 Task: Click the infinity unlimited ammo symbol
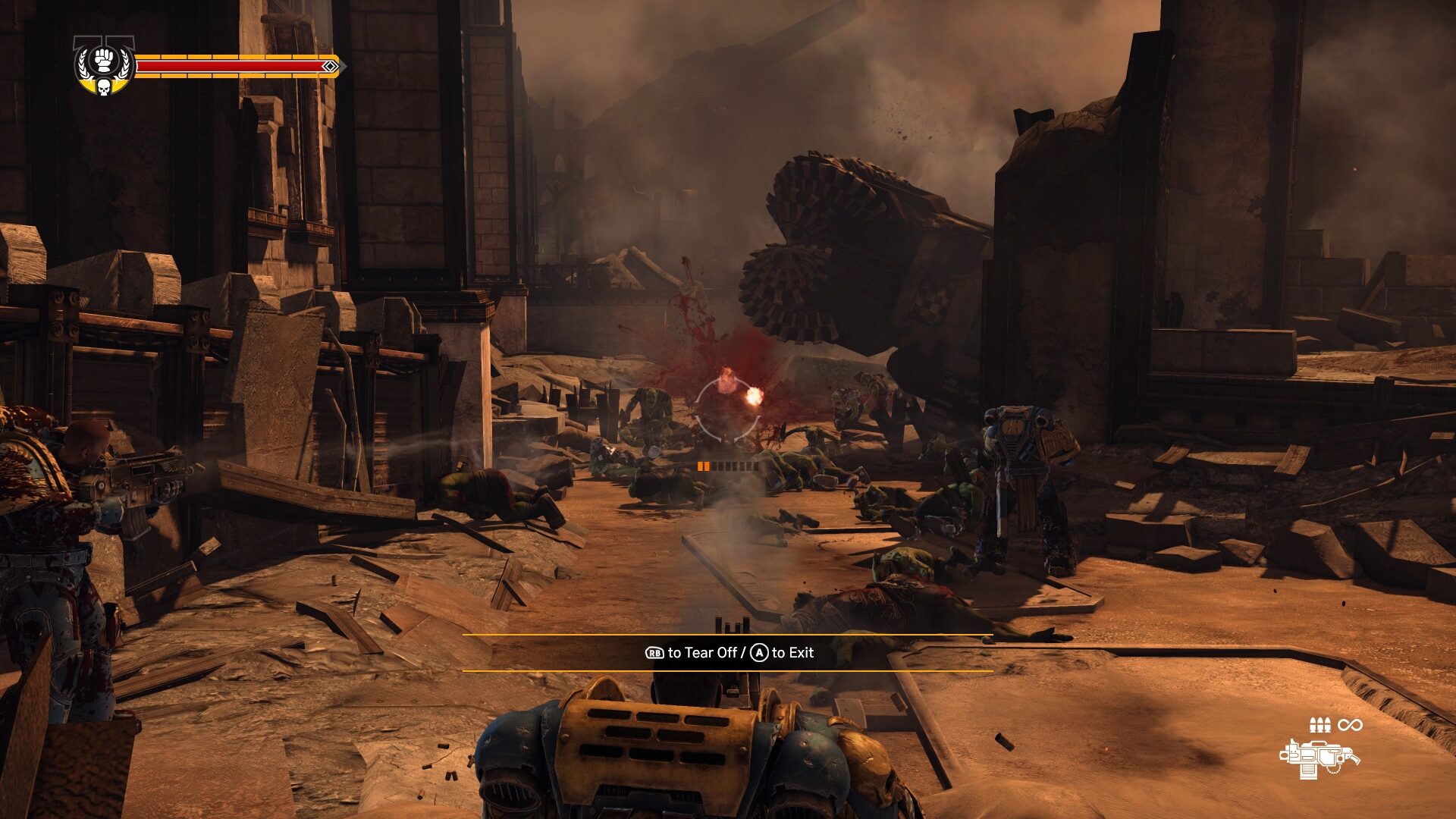(x=1350, y=724)
